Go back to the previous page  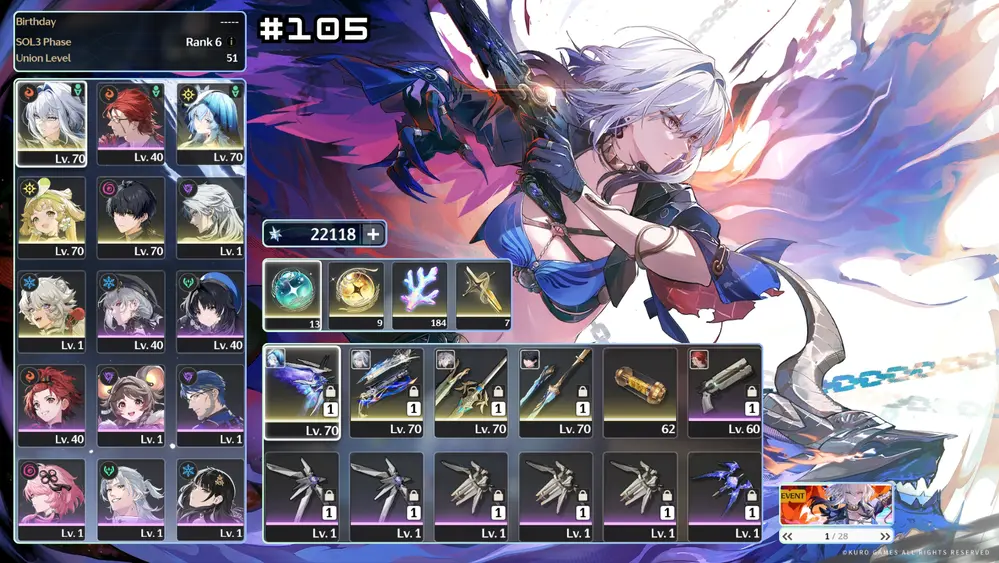[788, 537]
